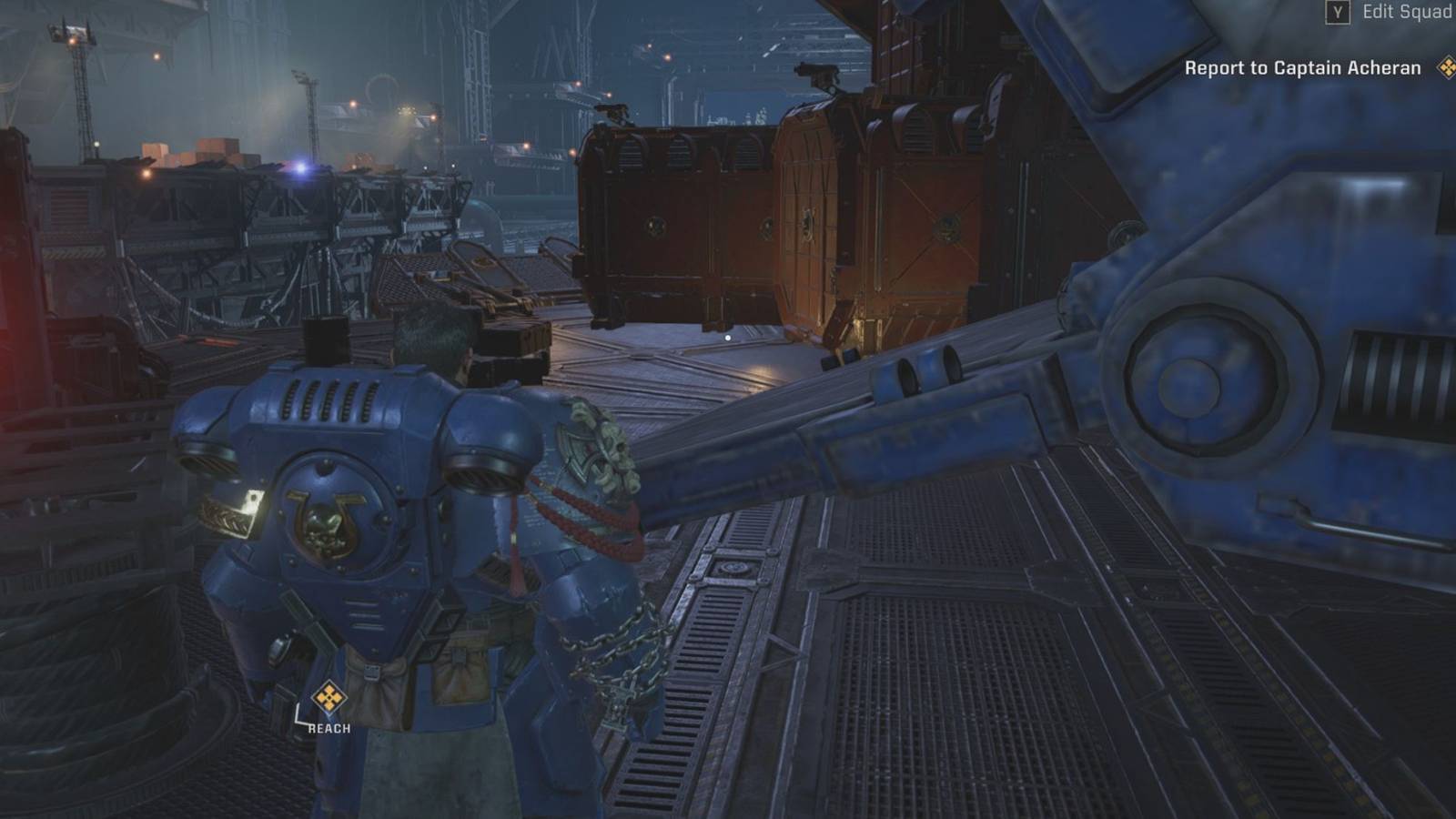Click the Report to Captain Acheran objective
The height and width of the screenshot is (819, 1456).
click(x=1302, y=68)
